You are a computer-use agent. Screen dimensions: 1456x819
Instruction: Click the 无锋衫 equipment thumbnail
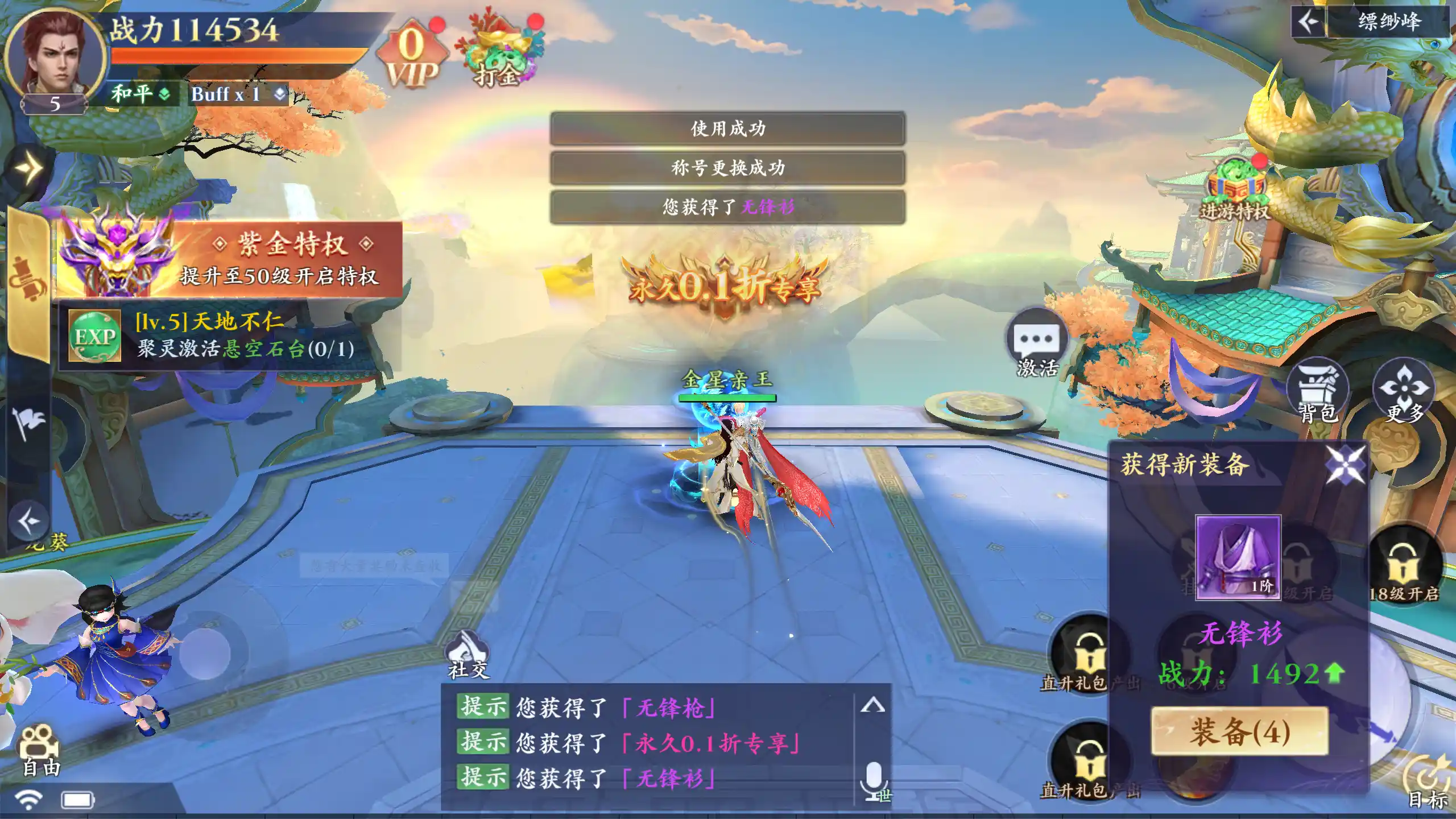click(x=1238, y=557)
